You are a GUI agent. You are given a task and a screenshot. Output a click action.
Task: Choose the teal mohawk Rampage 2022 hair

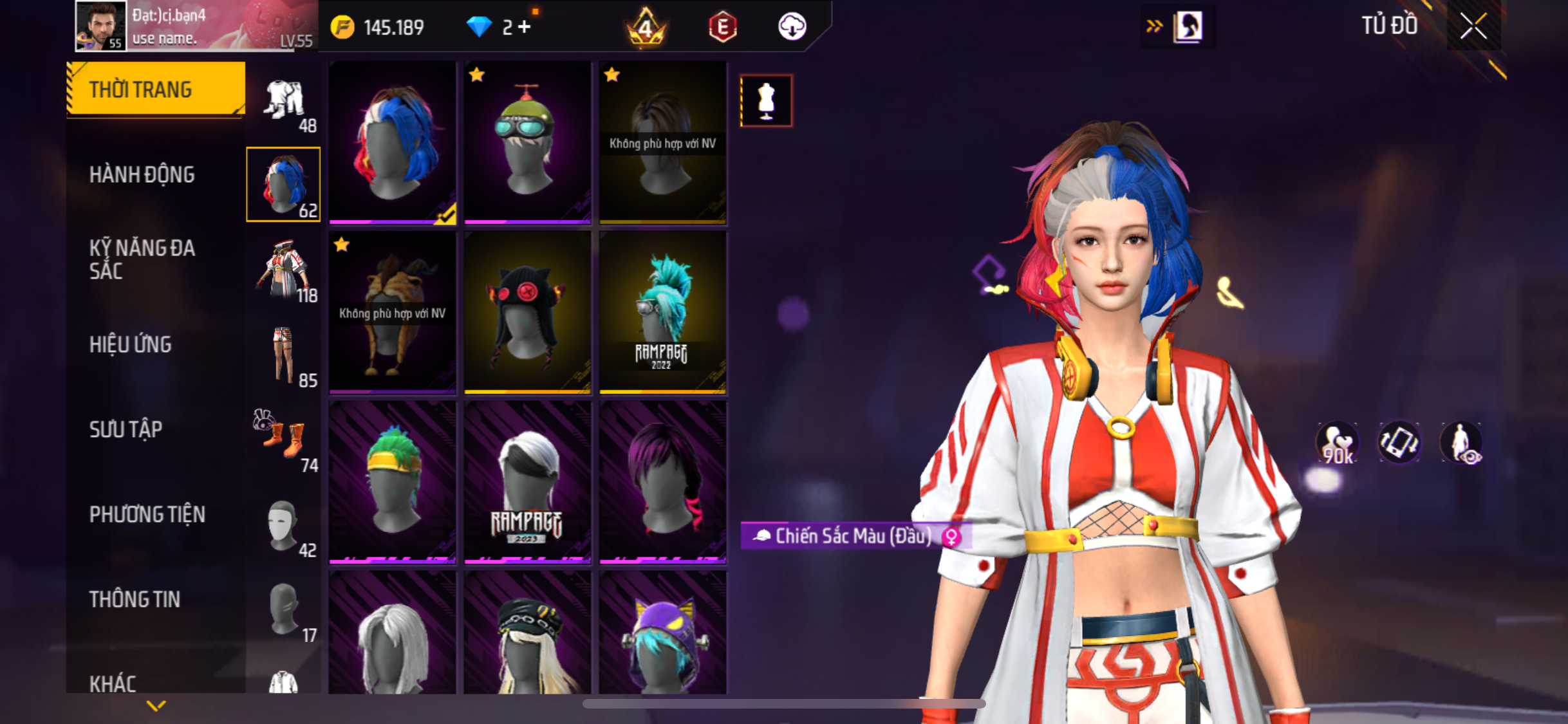[x=662, y=312]
